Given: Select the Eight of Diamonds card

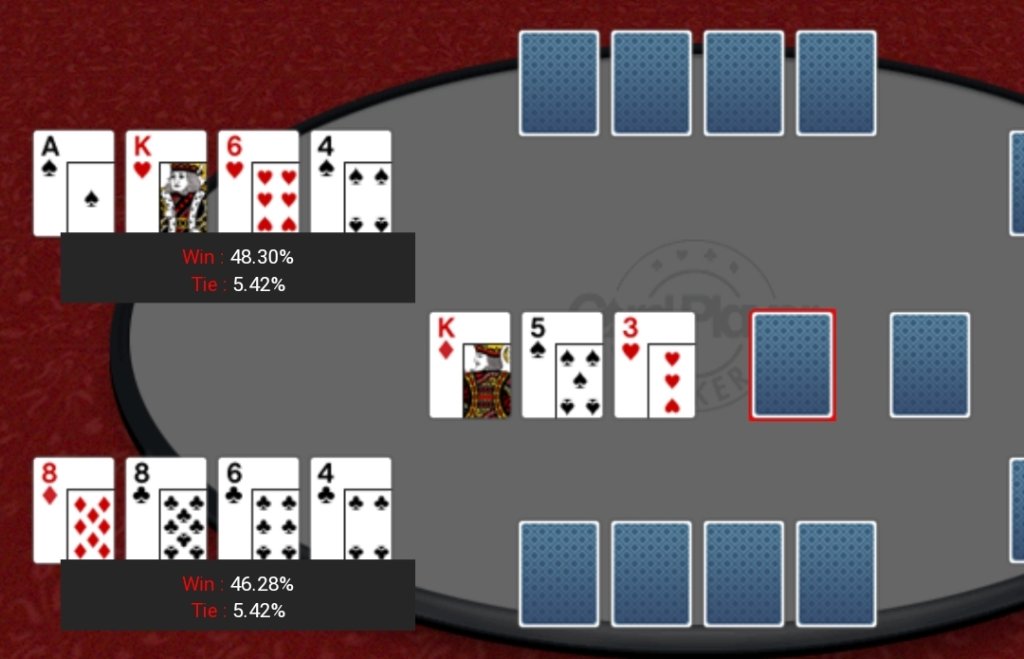Looking at the screenshot, I should click(73, 509).
